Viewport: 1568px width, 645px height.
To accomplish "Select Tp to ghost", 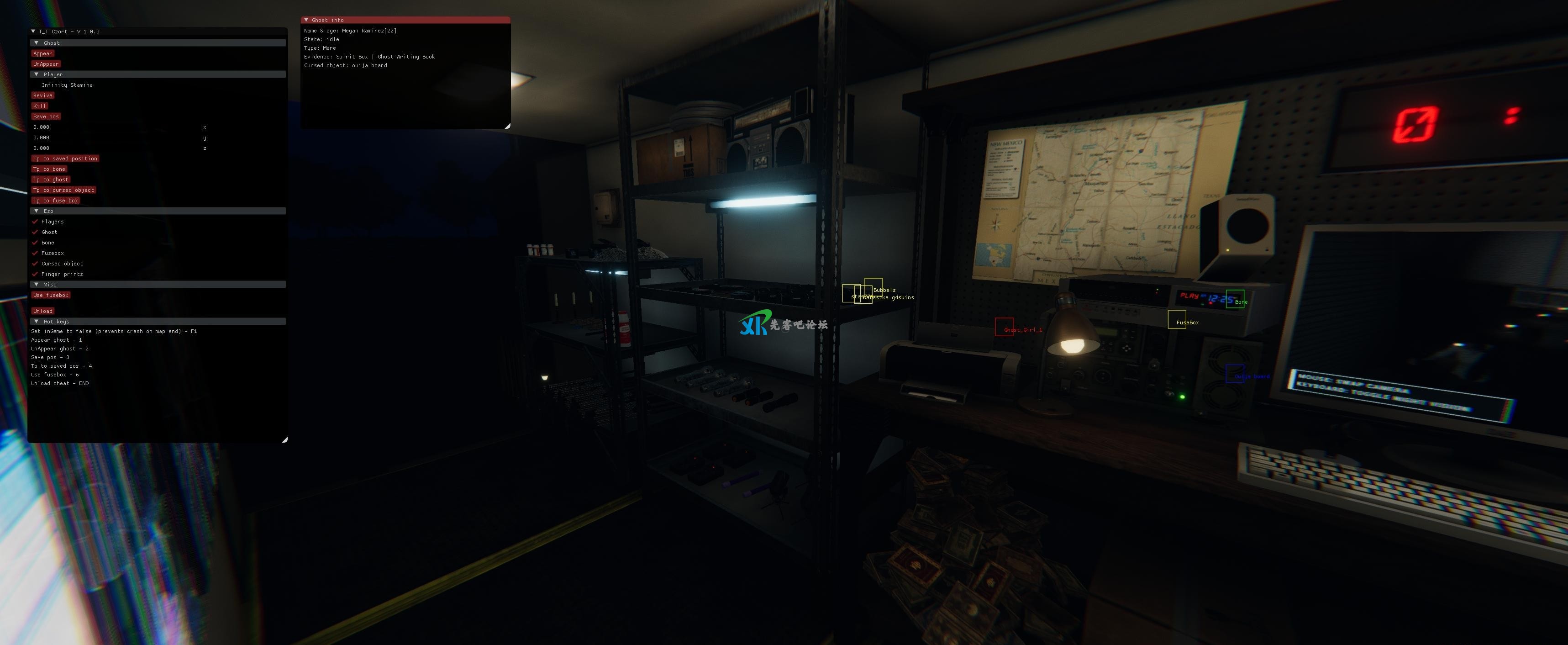I will [51, 180].
